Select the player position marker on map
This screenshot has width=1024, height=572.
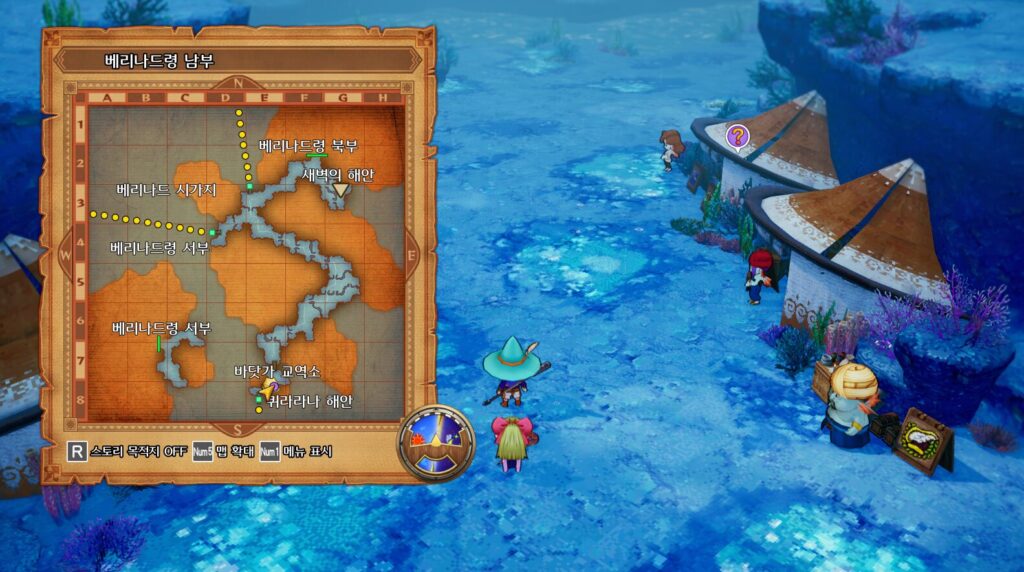coord(267,387)
